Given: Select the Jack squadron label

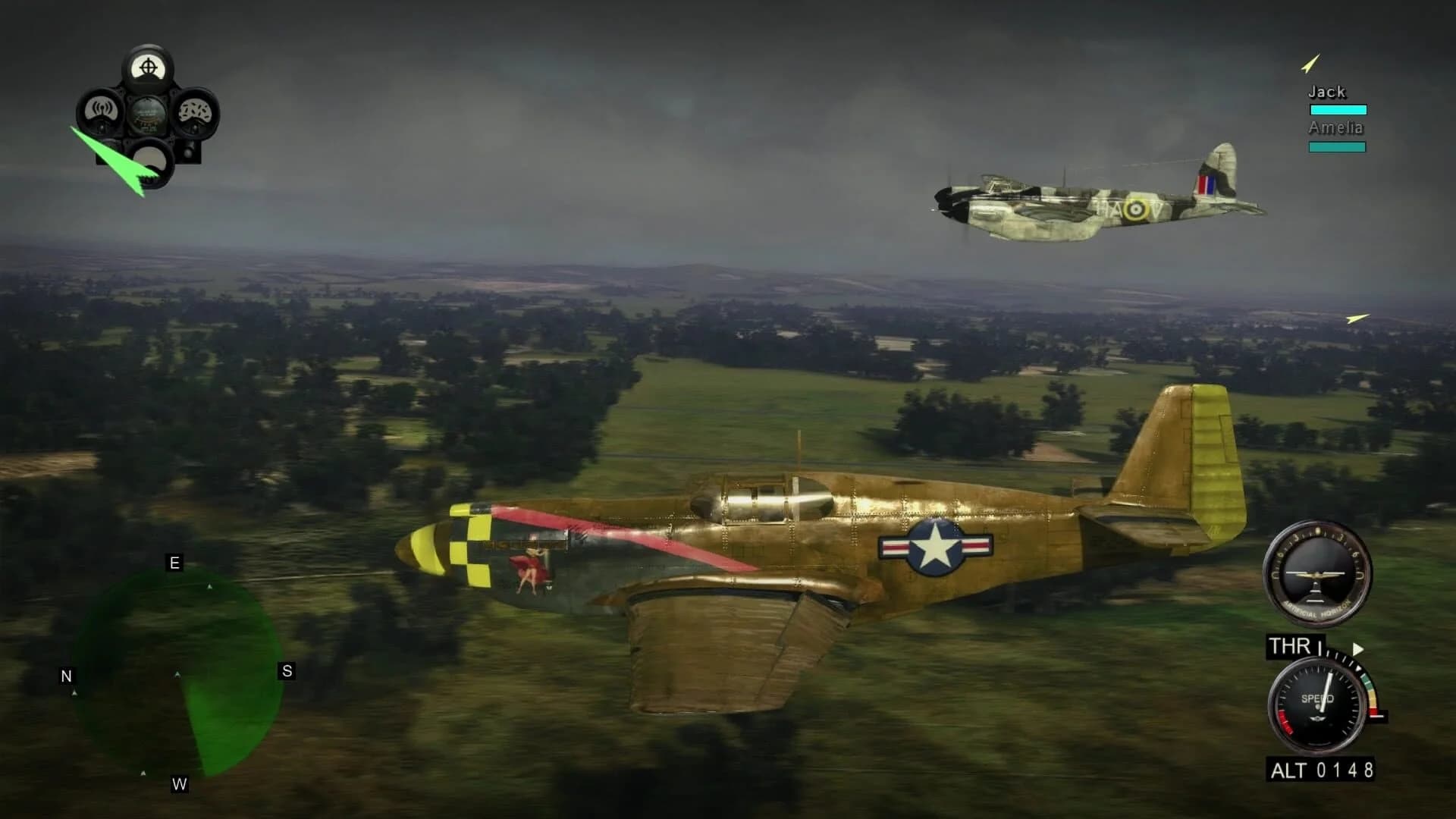Looking at the screenshot, I should [x=1326, y=92].
